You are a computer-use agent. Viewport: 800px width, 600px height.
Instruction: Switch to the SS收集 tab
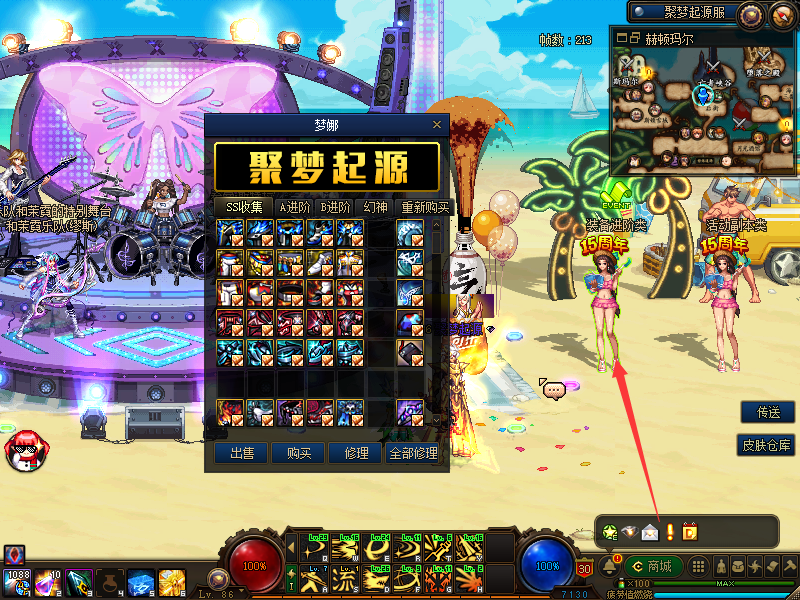(244, 207)
